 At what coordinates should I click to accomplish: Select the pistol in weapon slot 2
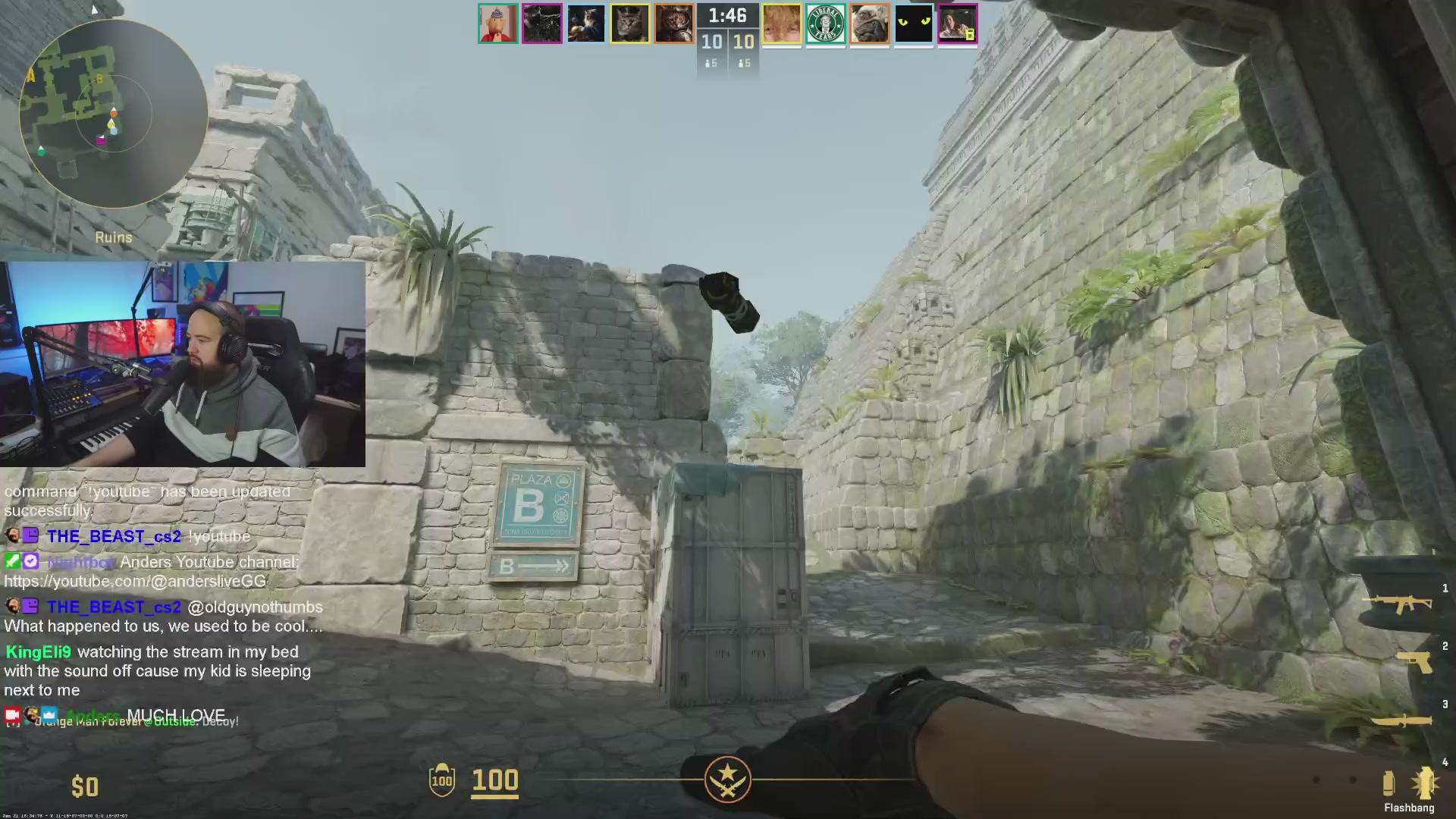[1415, 662]
